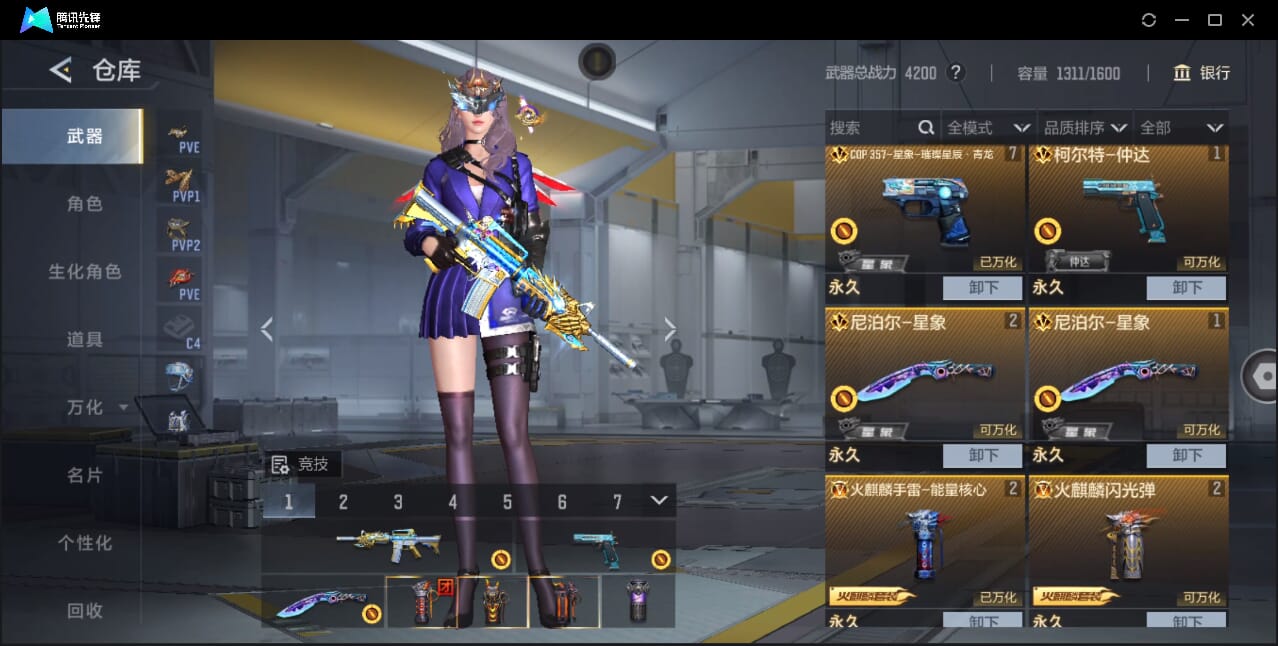Open the 全部 filter dropdown
1278x646 pixels.
click(1181, 128)
